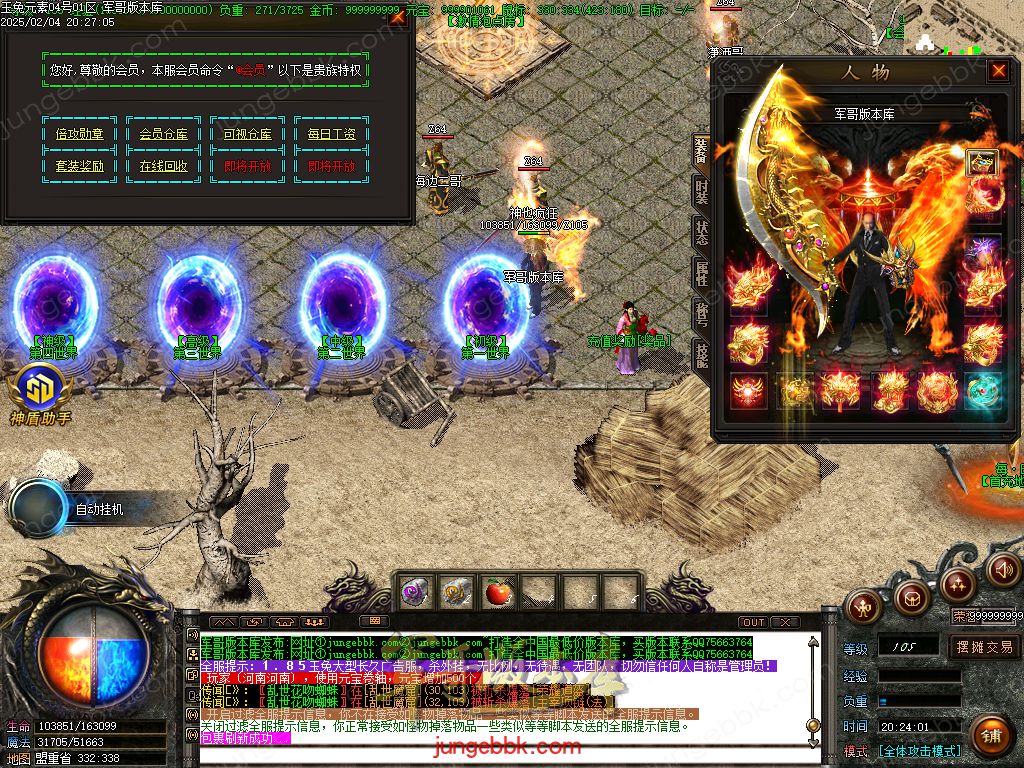Switch to the 时装 costume tab

pyautogui.click(x=701, y=193)
